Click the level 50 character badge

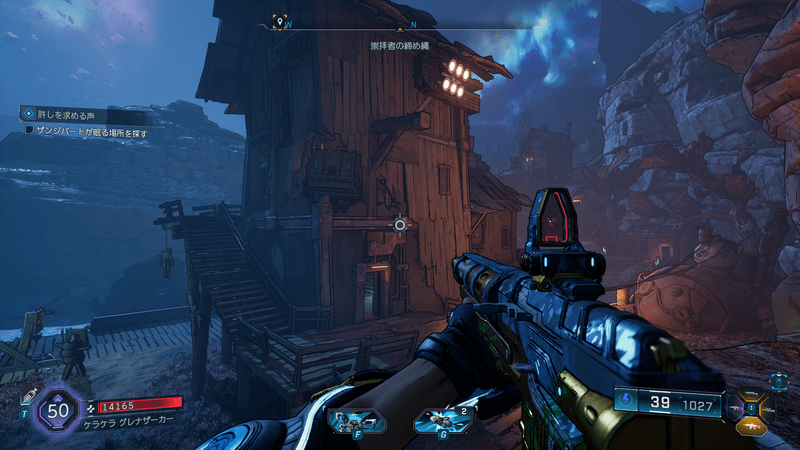55,410
